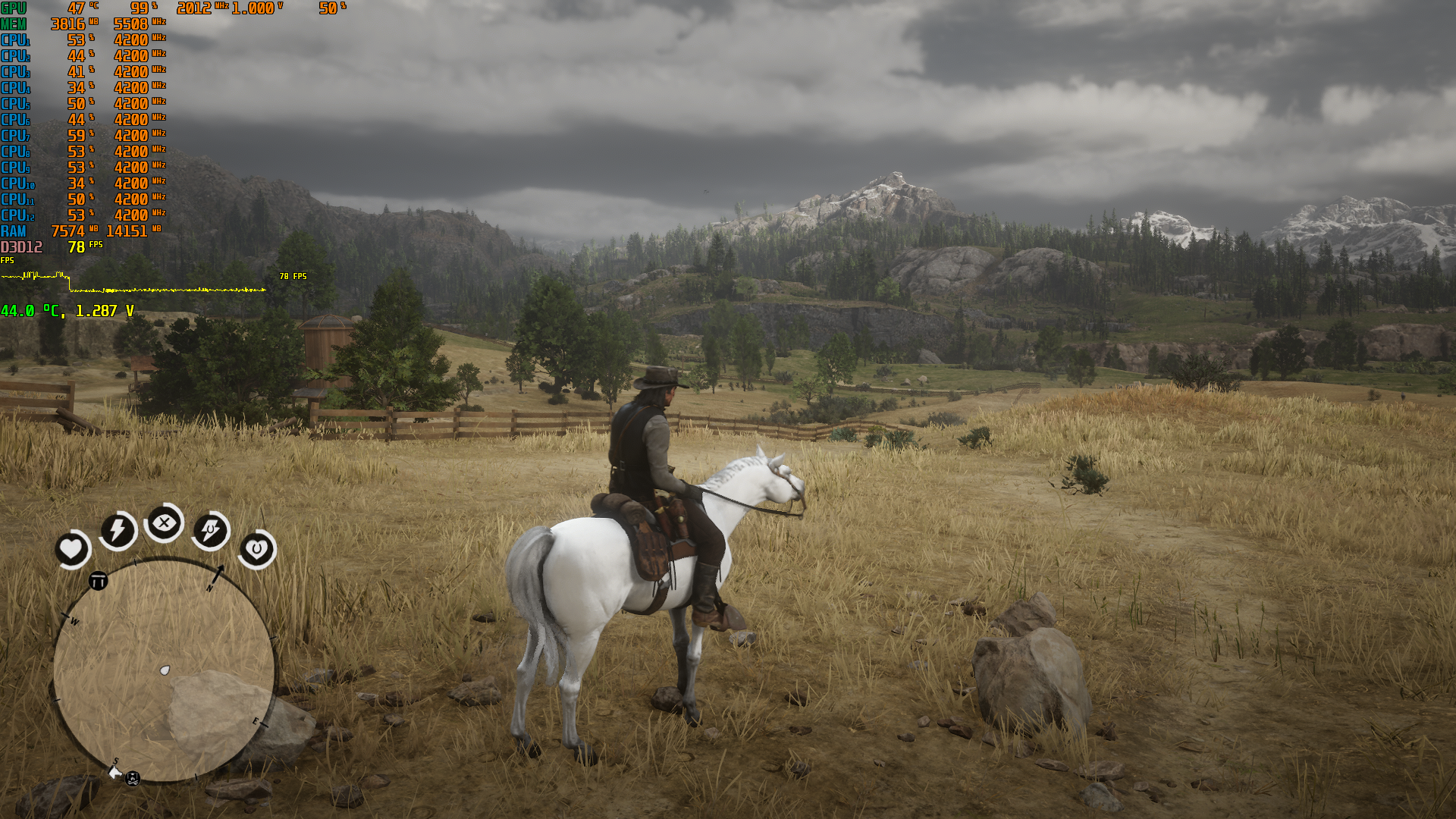Click the table marker on minimap edge
Screen dimensions: 1456x819
(99, 582)
